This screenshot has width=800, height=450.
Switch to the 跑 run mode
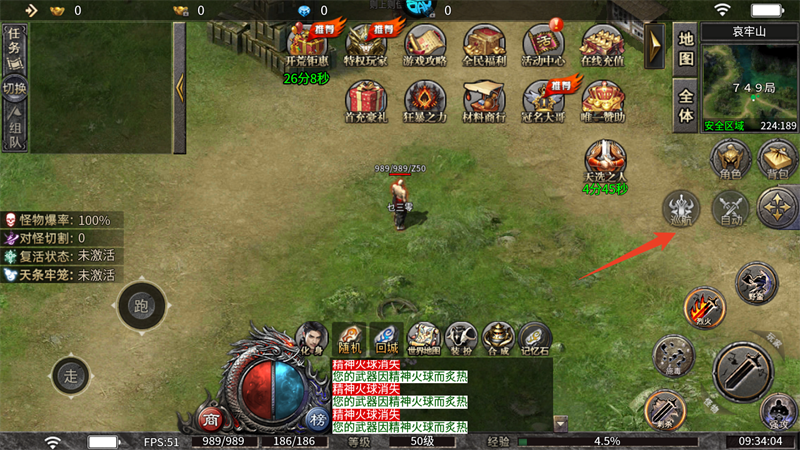point(141,305)
